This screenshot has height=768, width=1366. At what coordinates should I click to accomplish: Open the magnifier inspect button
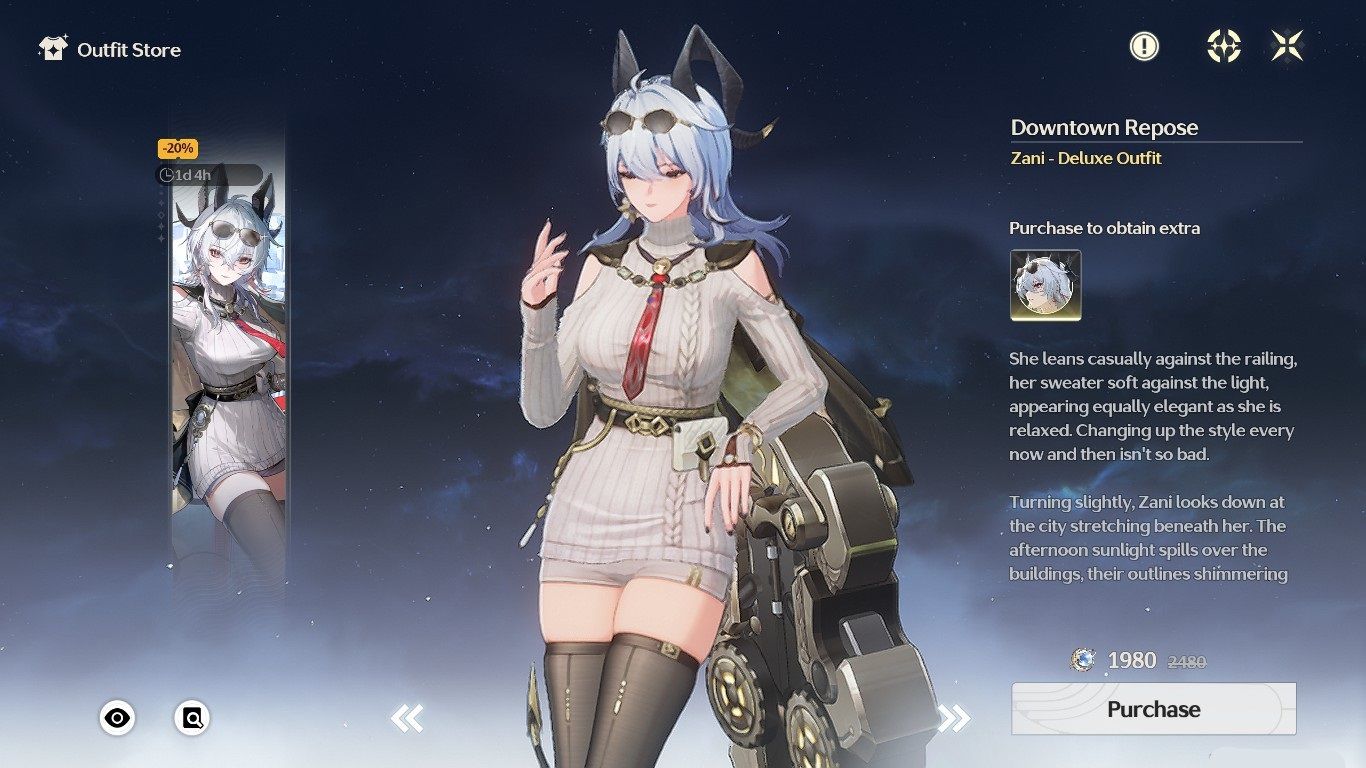coord(192,717)
